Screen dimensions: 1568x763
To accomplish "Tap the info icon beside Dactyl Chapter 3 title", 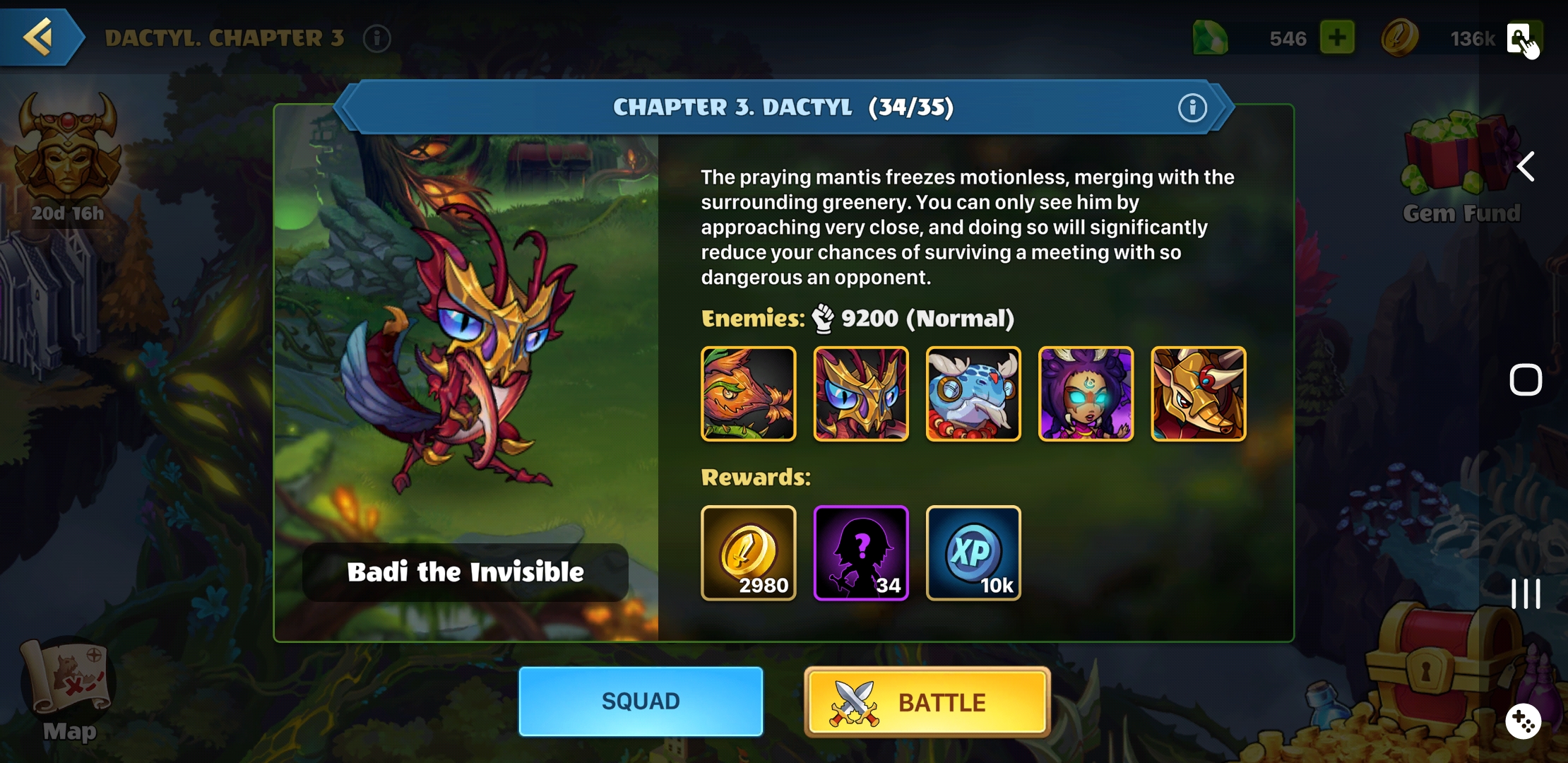I will (x=377, y=39).
